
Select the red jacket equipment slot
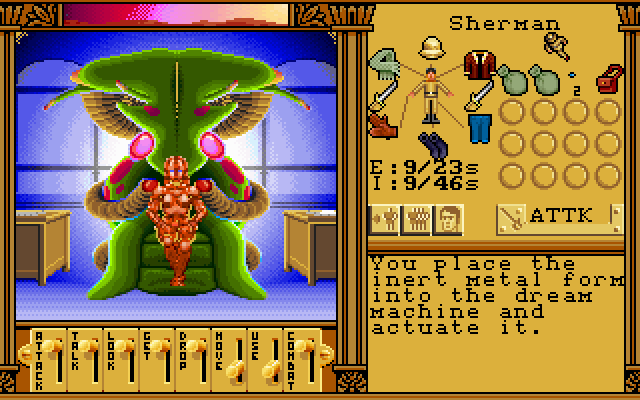pyautogui.click(x=480, y=63)
